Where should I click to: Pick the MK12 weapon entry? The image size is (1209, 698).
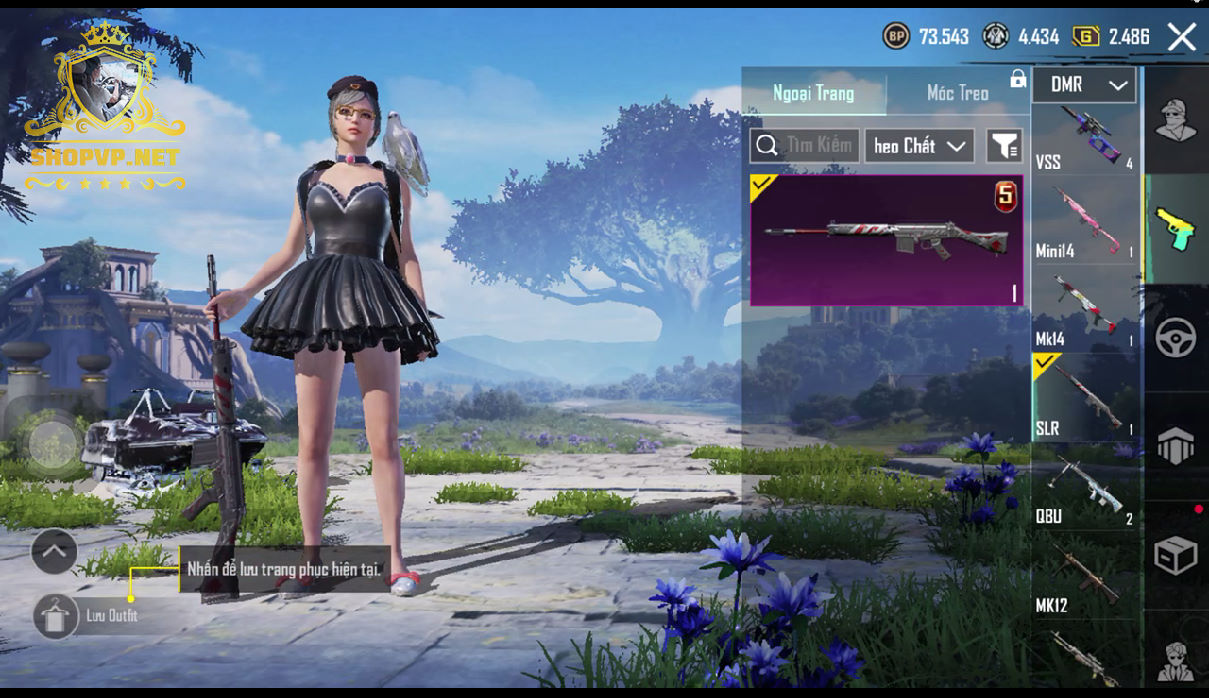1084,578
